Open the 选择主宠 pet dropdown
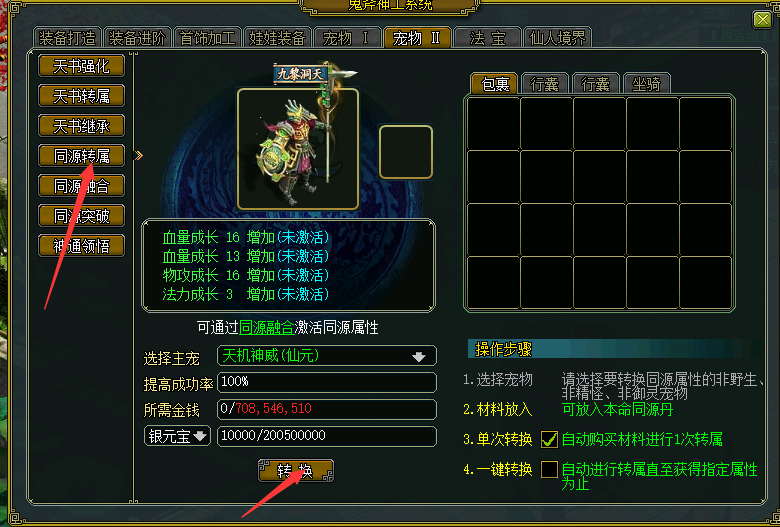Viewport: 780px width, 527px height. coord(418,357)
